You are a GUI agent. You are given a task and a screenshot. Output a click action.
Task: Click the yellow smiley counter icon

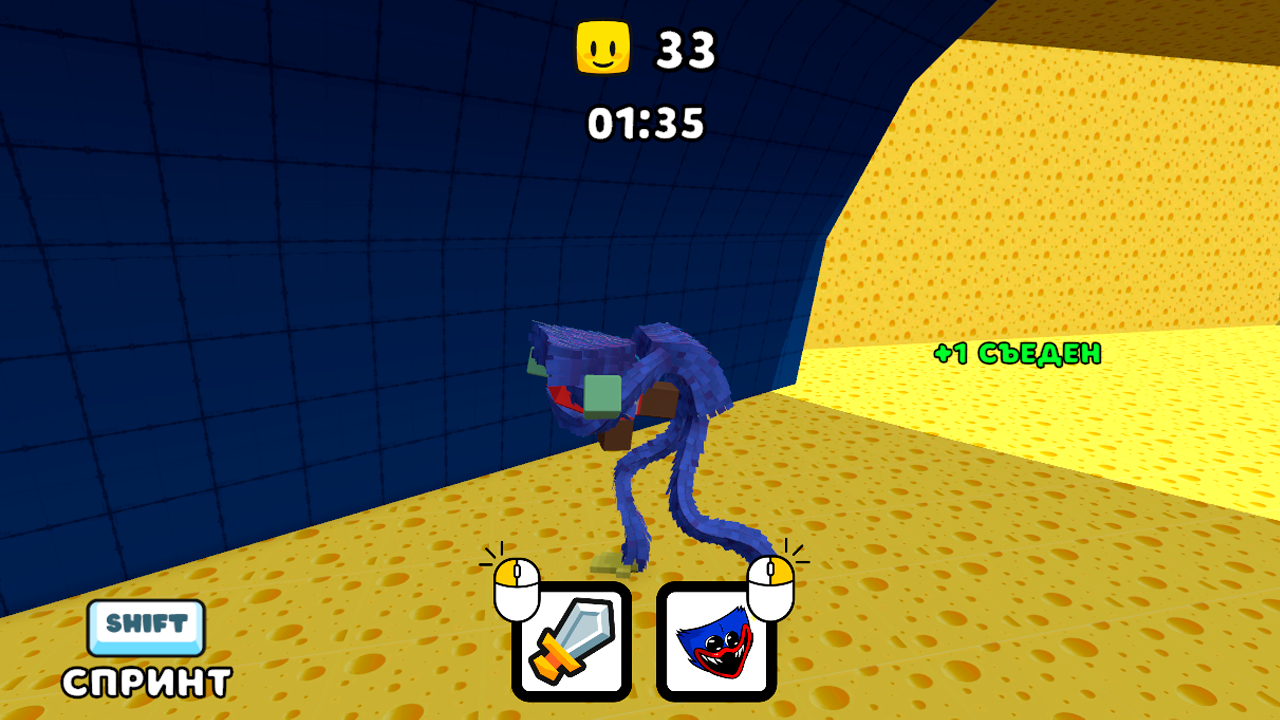605,47
